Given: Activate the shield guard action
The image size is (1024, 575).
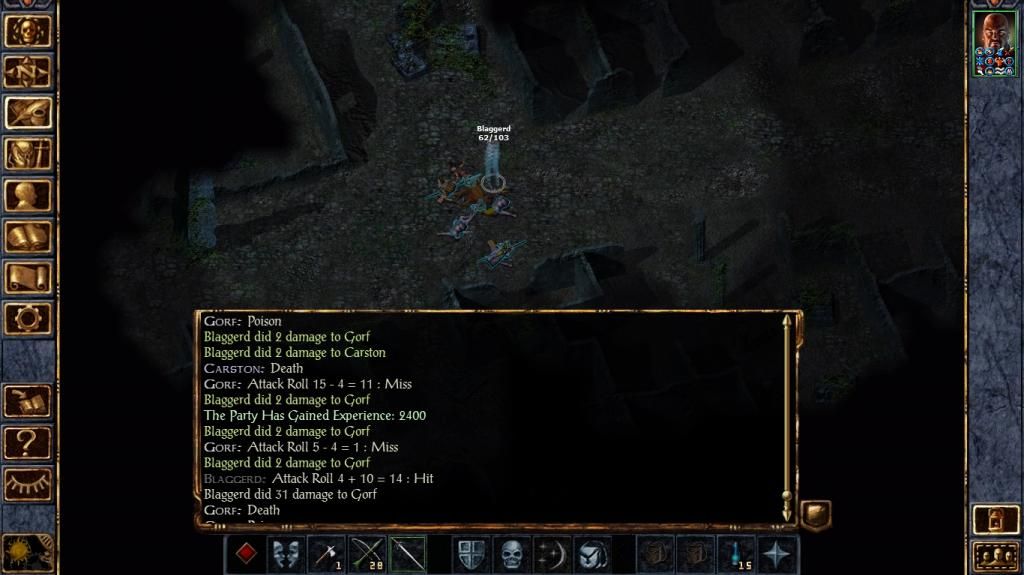Looking at the screenshot, I should (470, 553).
